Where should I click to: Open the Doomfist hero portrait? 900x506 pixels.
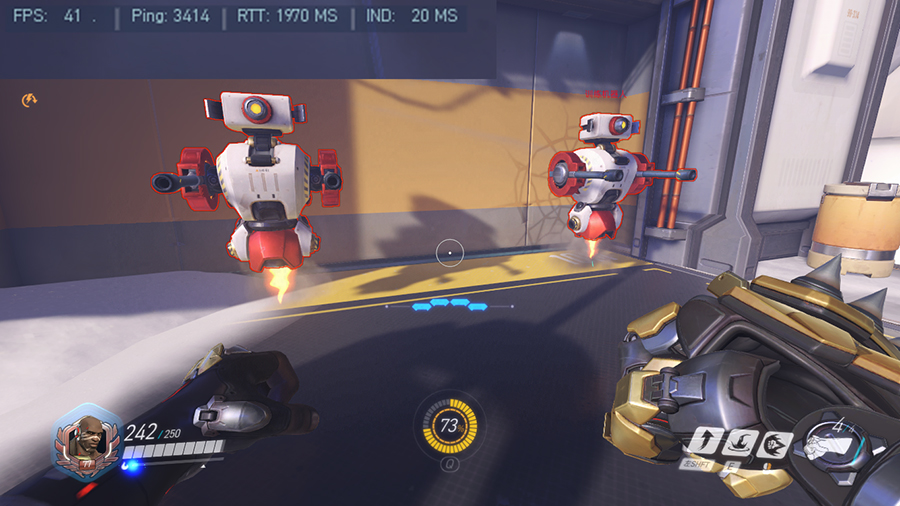tap(87, 441)
